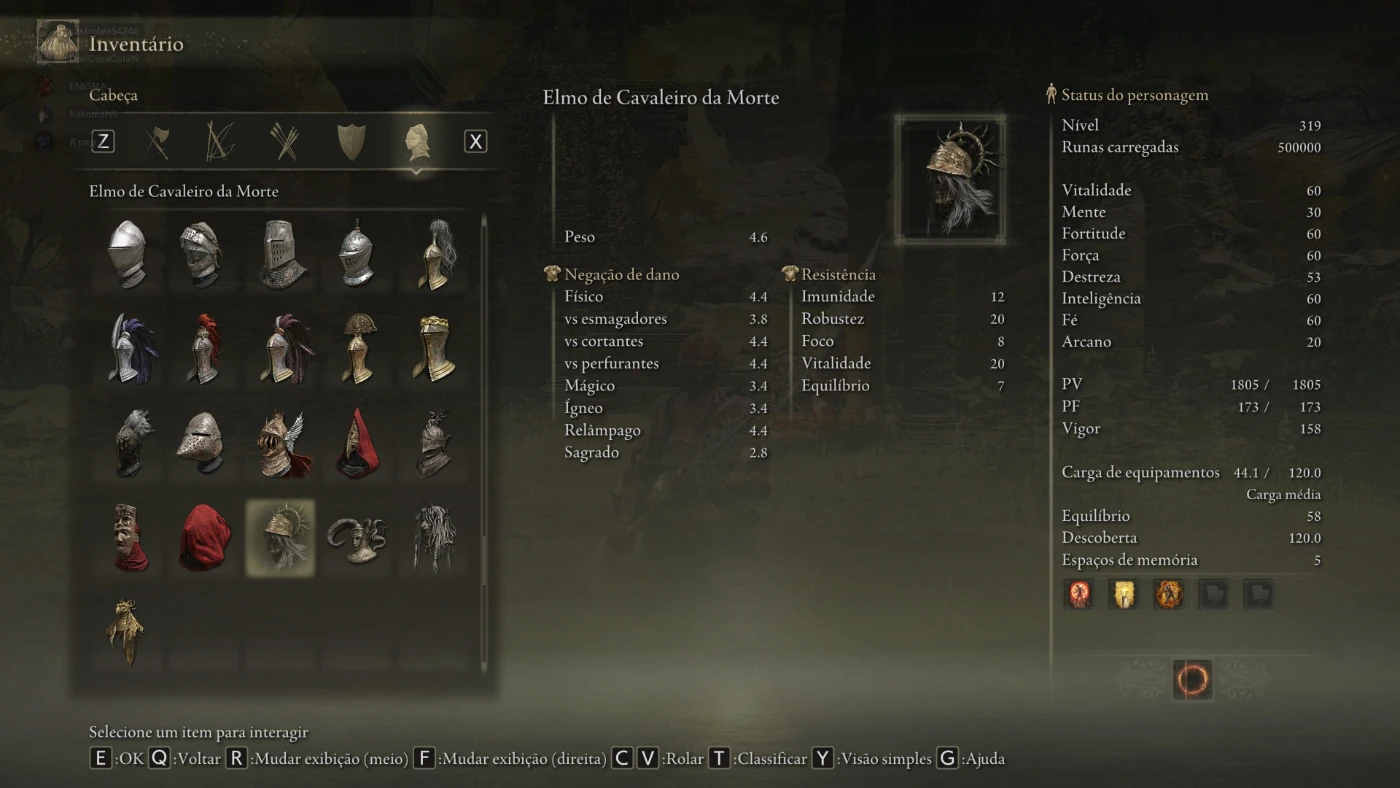The height and width of the screenshot is (788, 1400).
Task: Select the flat-topped great helm with mail
Action: pyautogui.click(x=281, y=254)
